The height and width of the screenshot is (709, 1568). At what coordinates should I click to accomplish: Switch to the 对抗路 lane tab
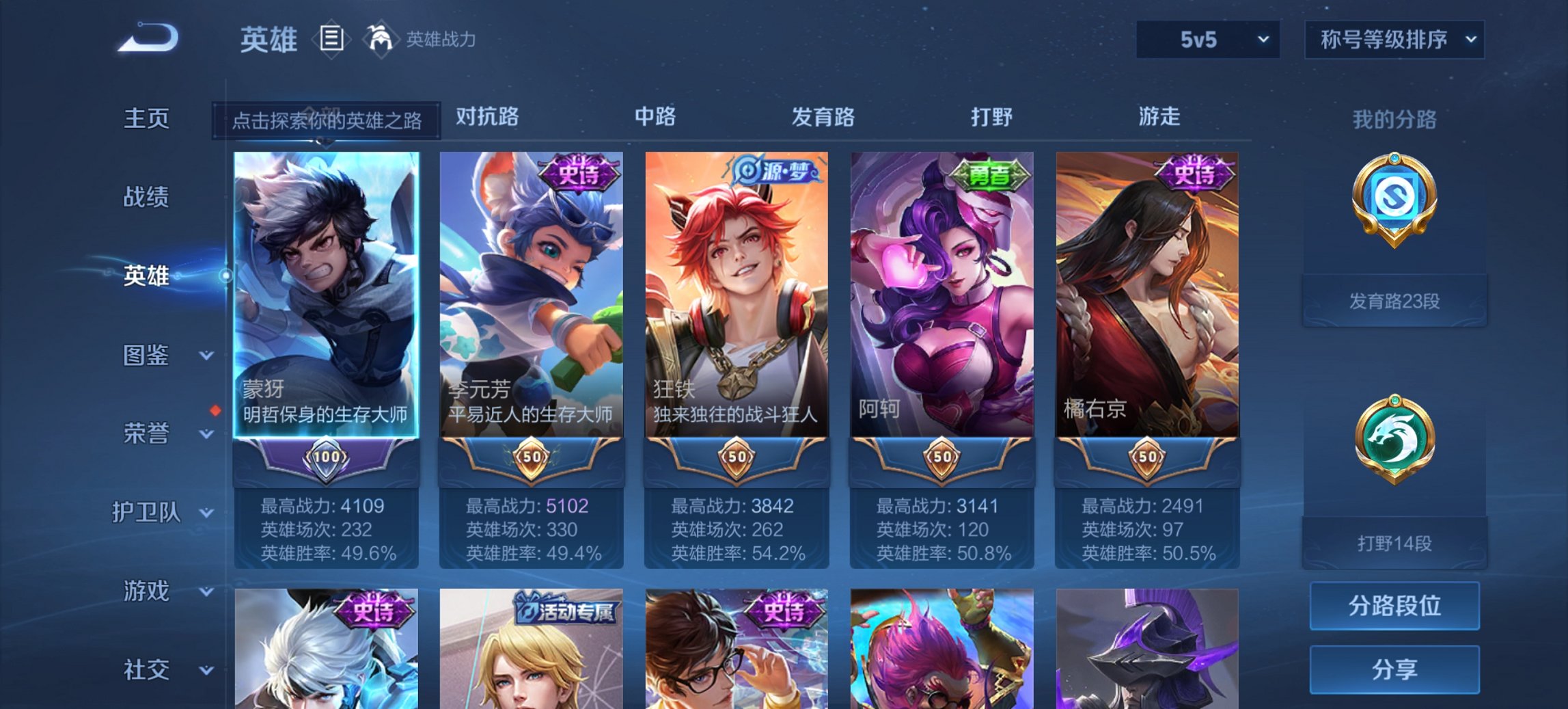[x=486, y=118]
